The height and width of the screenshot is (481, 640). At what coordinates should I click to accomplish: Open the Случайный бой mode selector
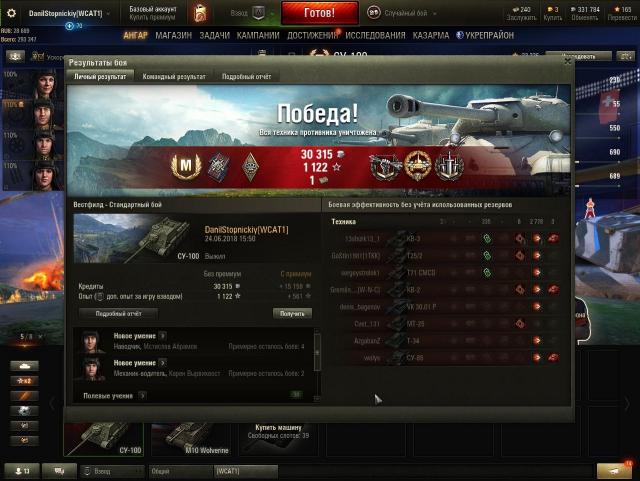pos(400,13)
